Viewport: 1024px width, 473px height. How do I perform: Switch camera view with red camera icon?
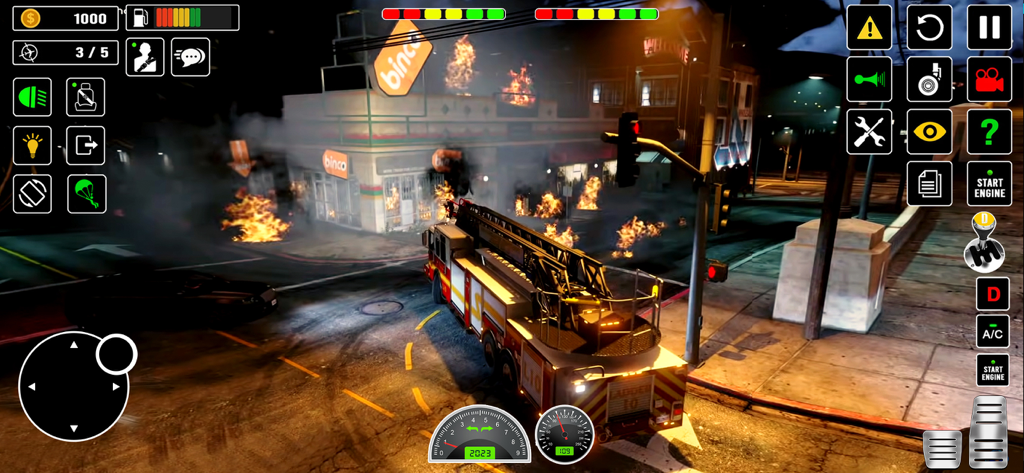989,80
